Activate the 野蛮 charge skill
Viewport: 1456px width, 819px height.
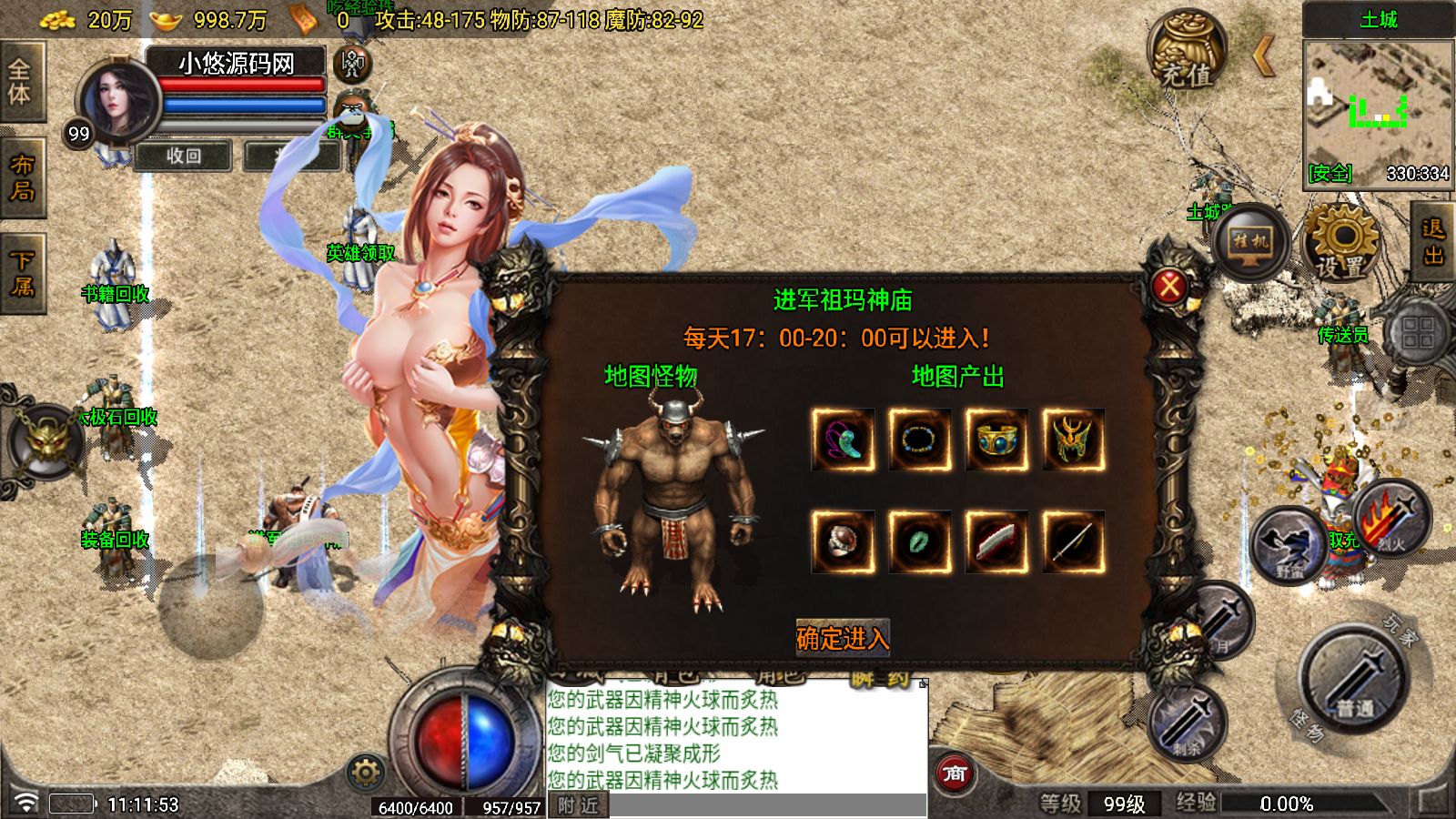coord(1289,545)
